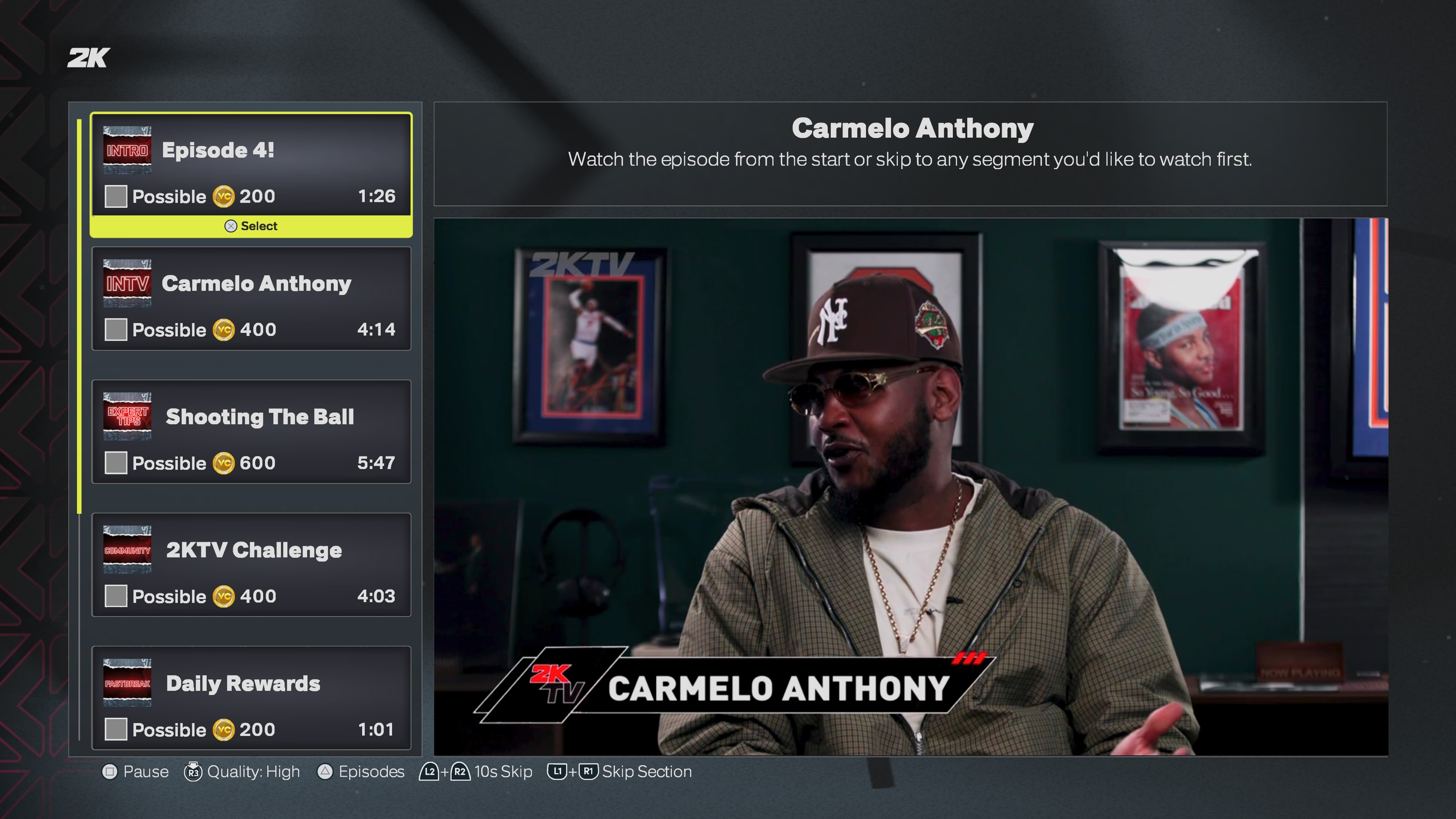Jump to the 2KTV Challenge segment
Screen dimensions: 1456x819
pos(251,565)
